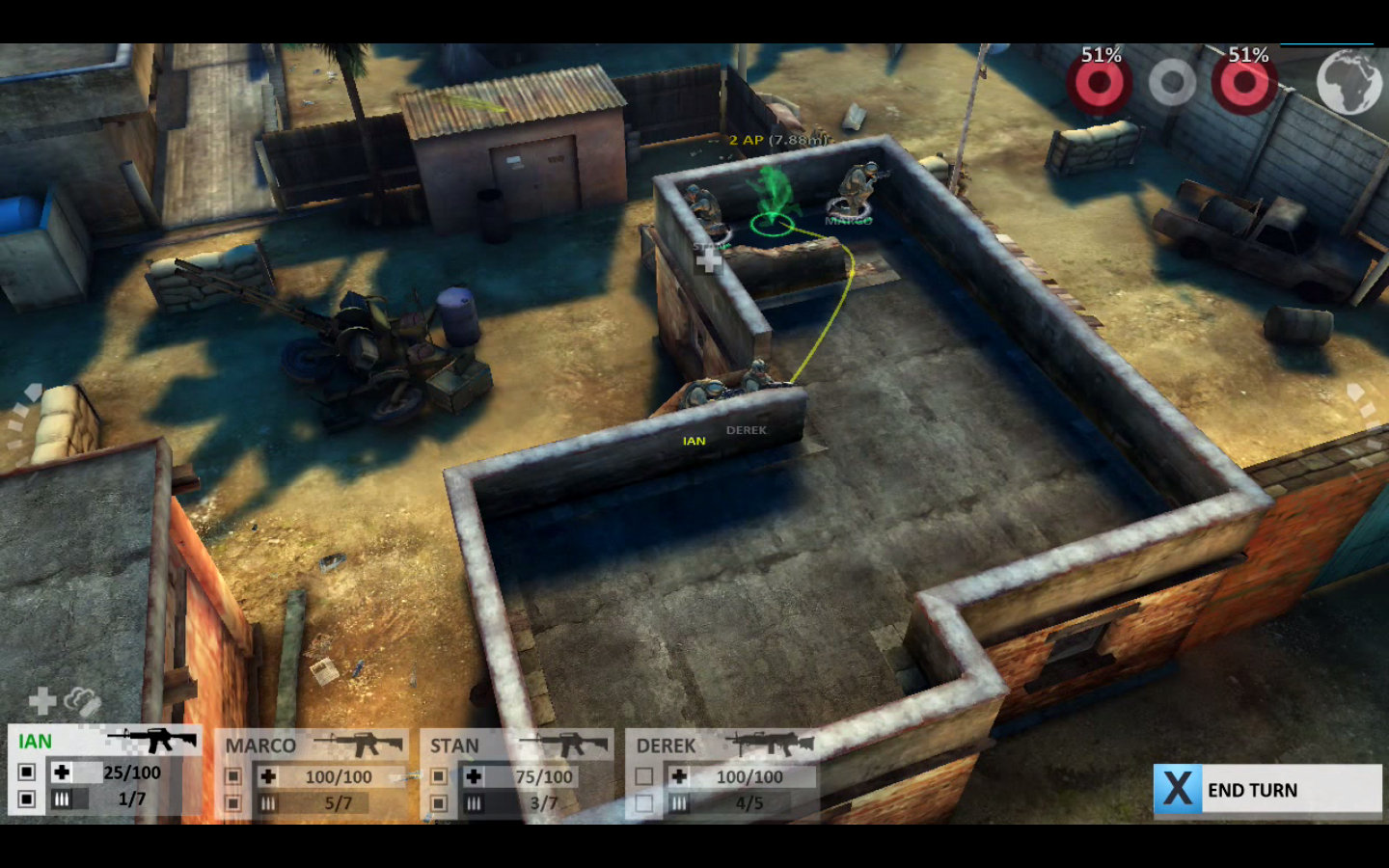Click the green movement waypoint circle near Marco
Screen dimensions: 1389x868
click(770, 224)
